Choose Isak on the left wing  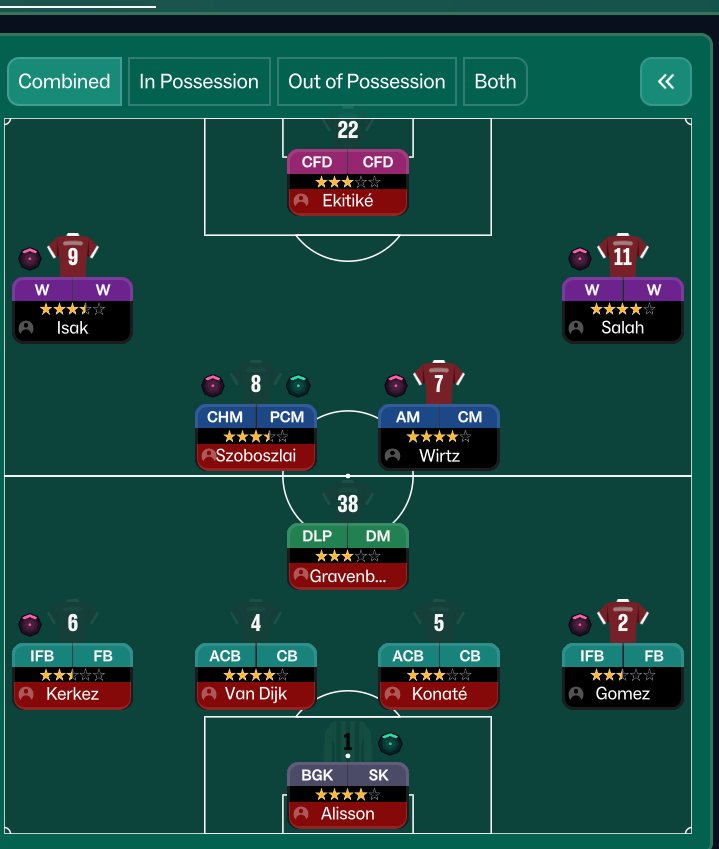[72, 309]
